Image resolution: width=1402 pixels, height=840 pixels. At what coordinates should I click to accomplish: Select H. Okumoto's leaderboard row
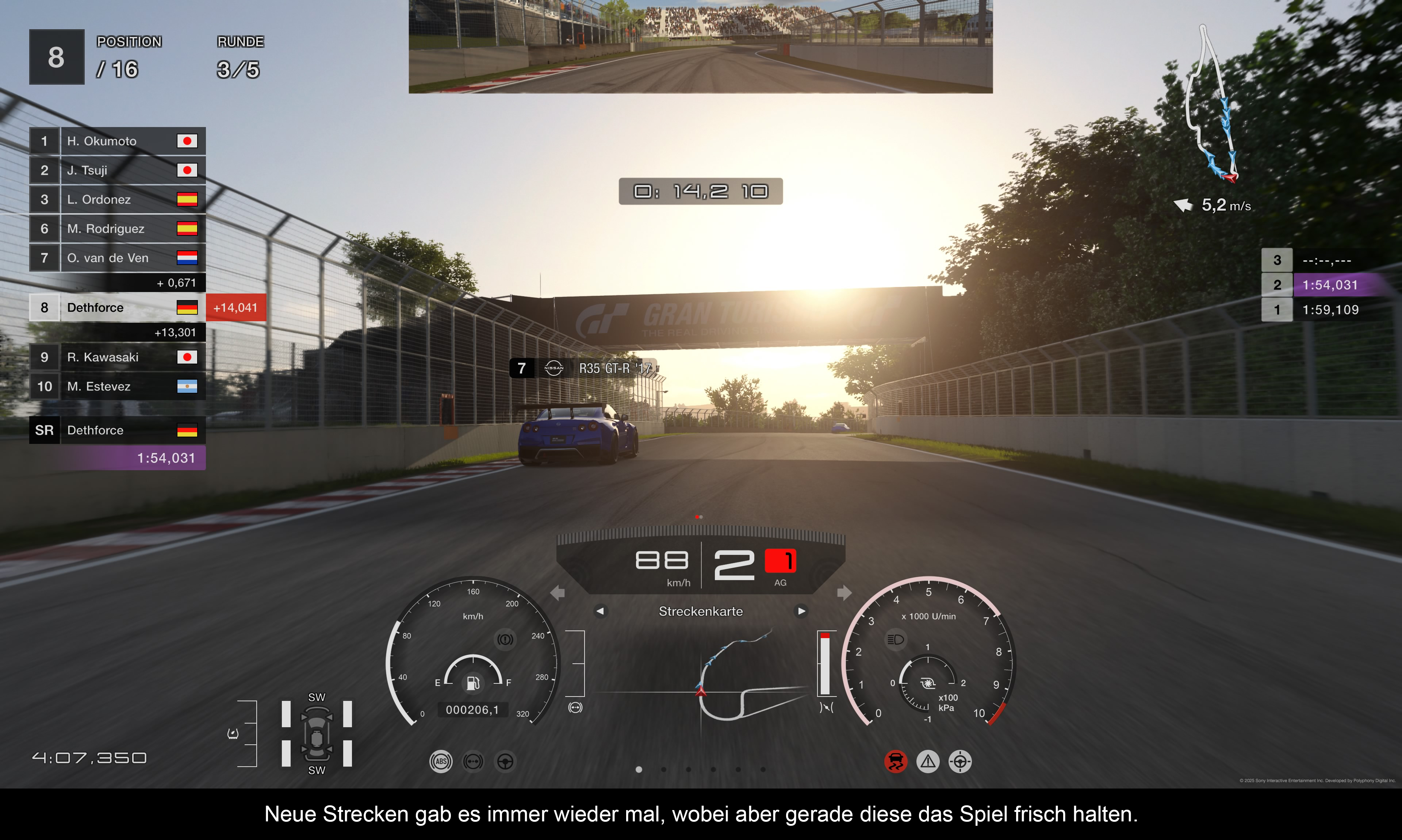pyautogui.click(x=117, y=141)
